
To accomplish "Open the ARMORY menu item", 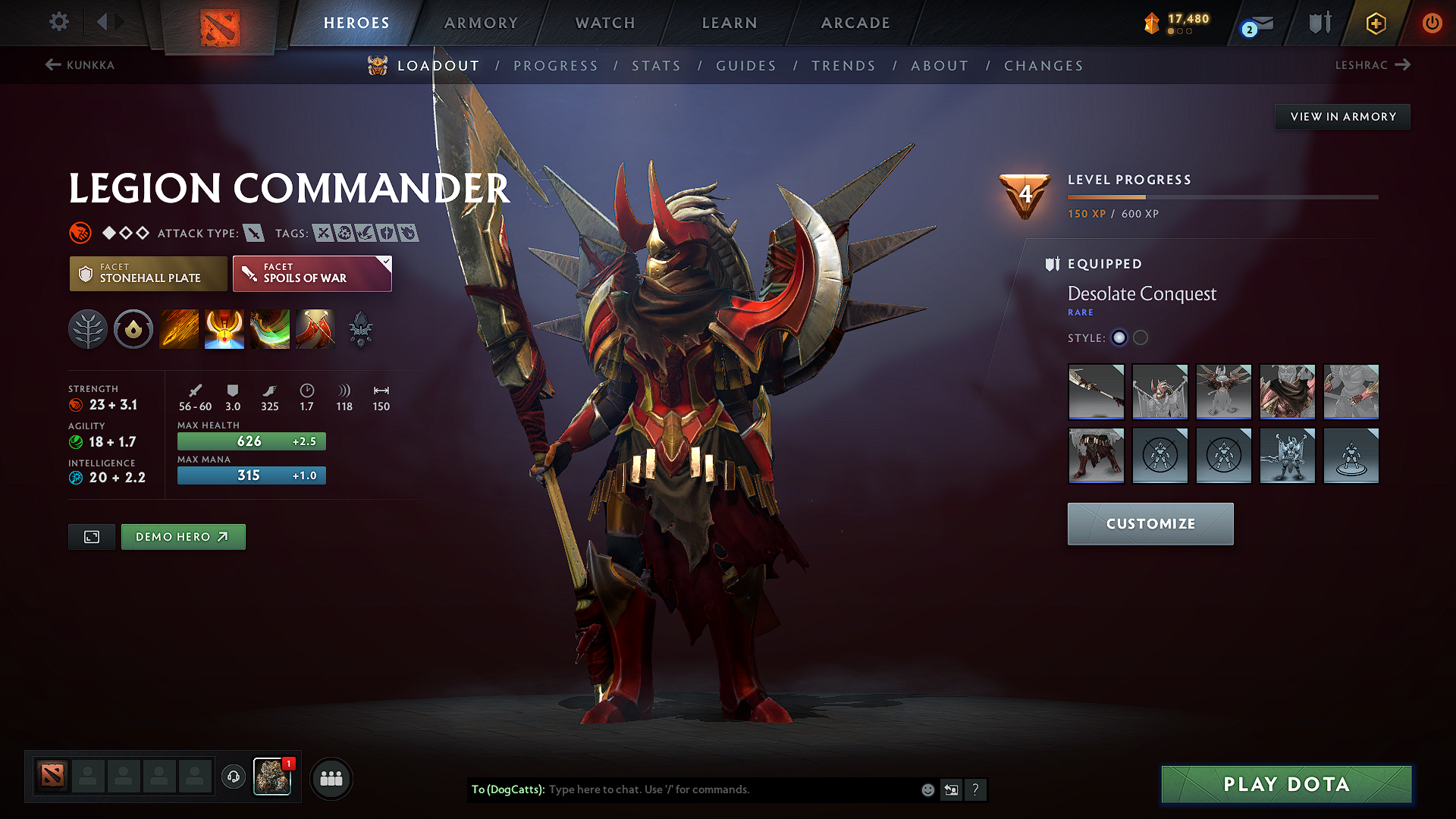I will click(x=481, y=23).
